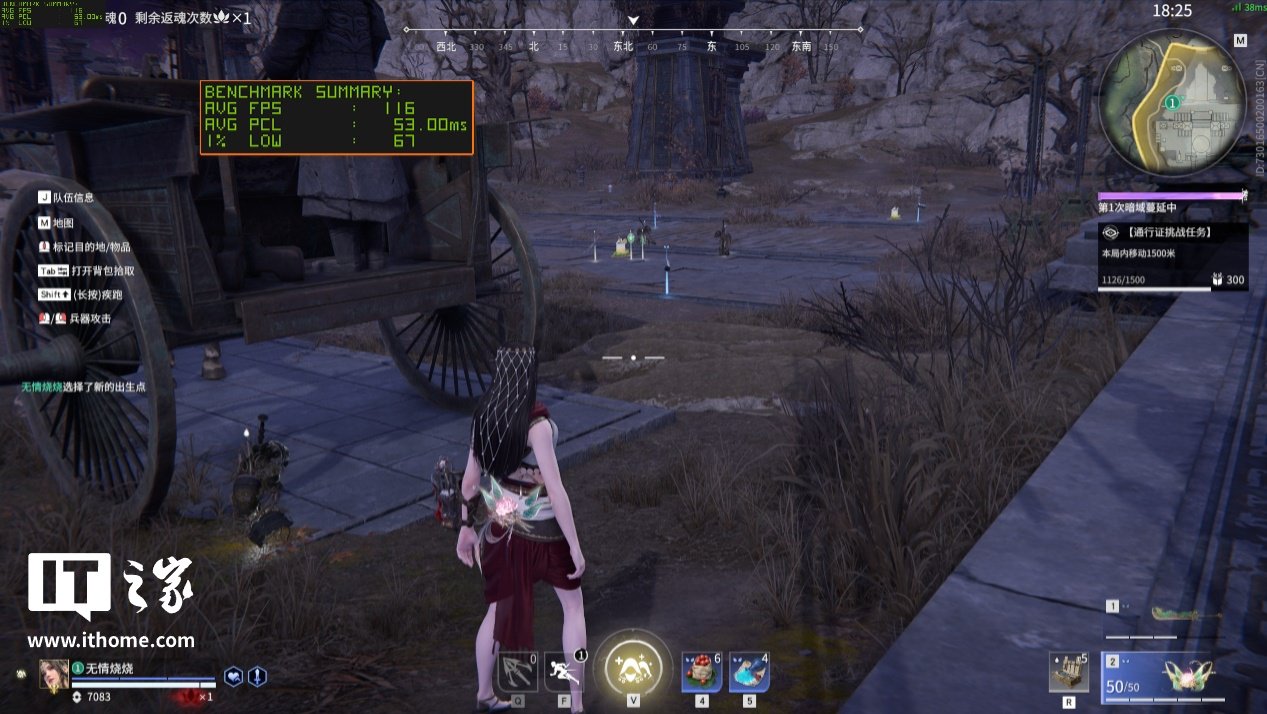Select the grappling hook skill icon
Viewport: 1267px width, 714px height.
(518, 672)
